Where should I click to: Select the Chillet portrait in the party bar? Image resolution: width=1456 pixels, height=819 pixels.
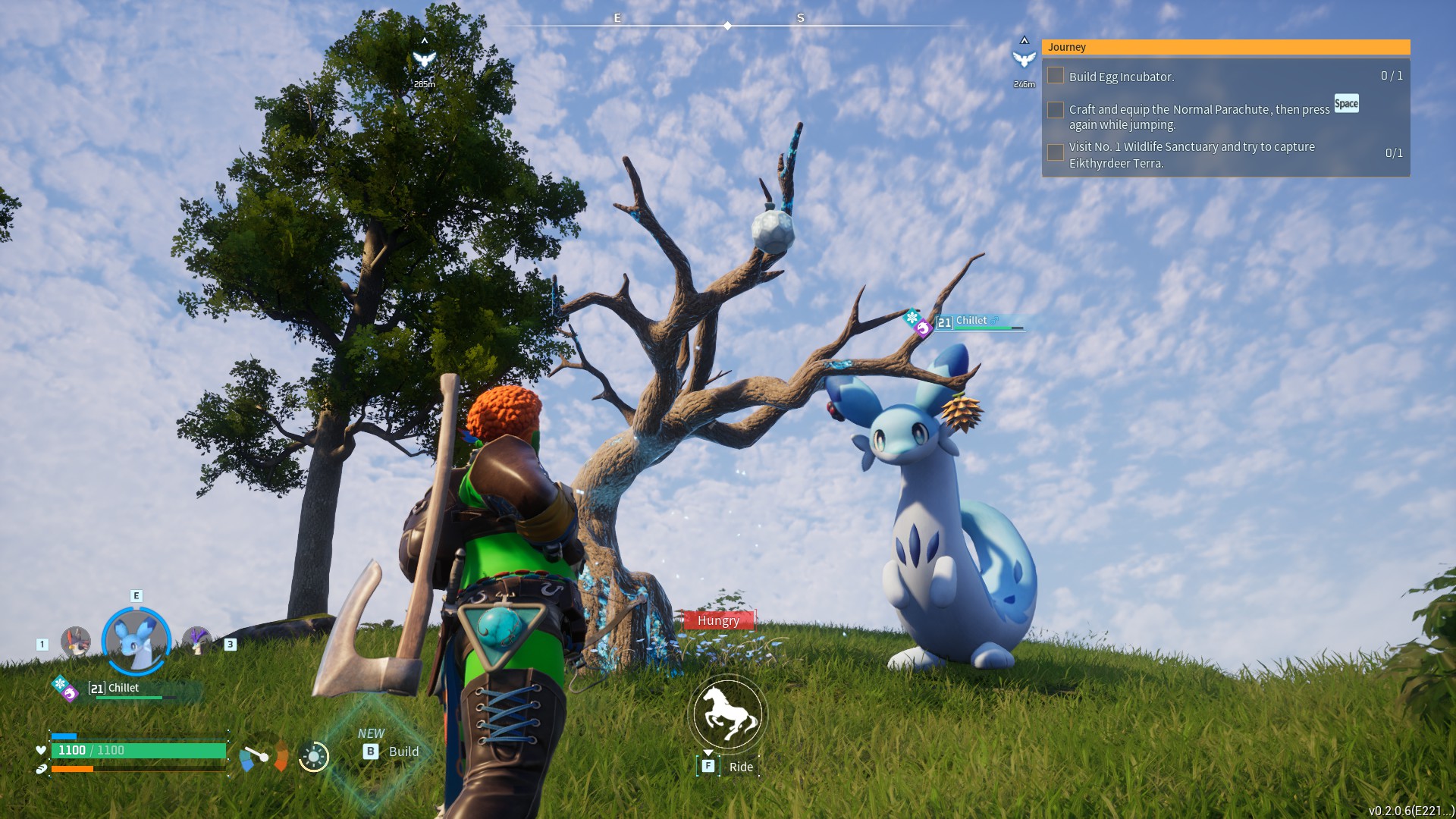point(136,641)
